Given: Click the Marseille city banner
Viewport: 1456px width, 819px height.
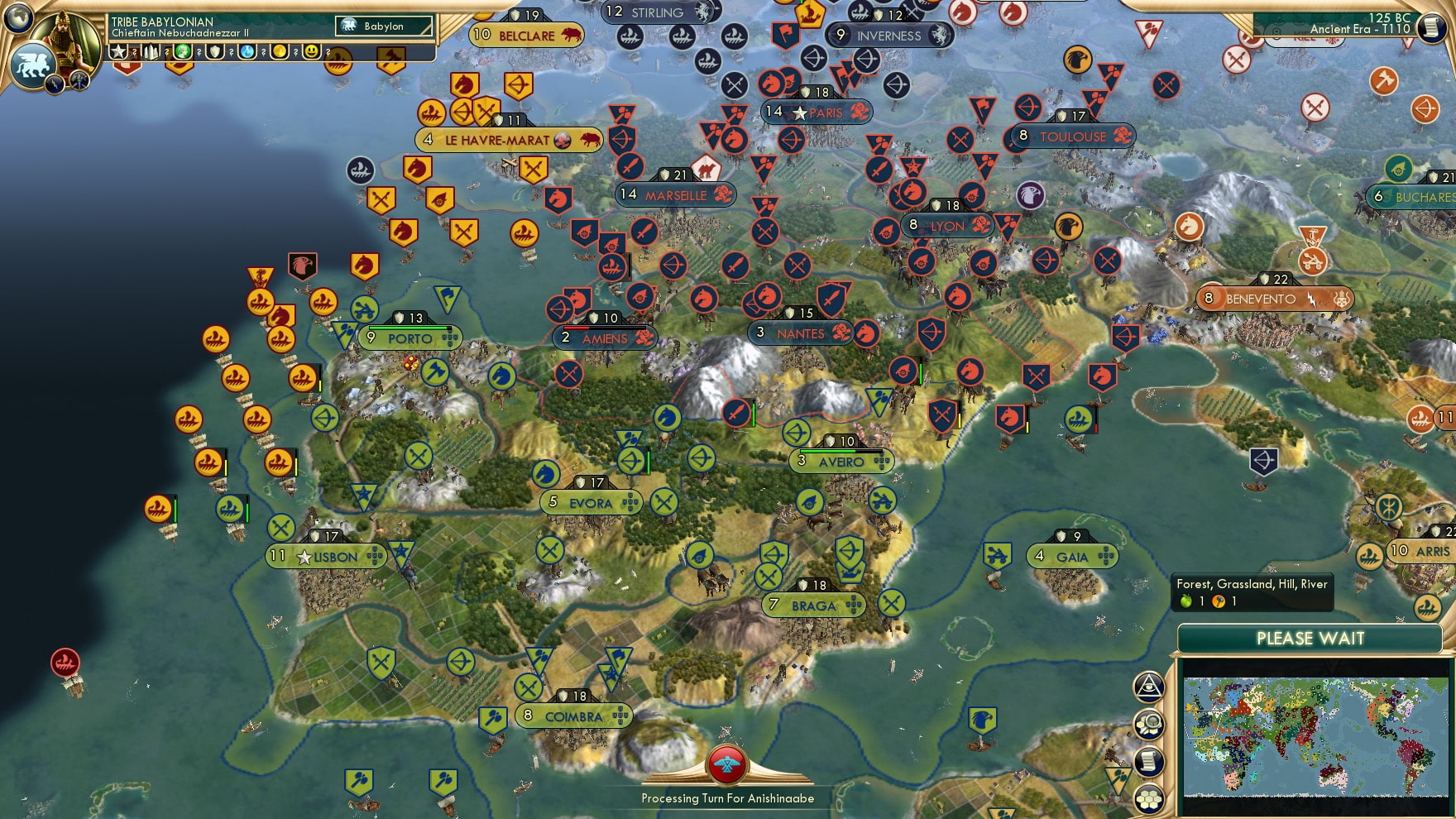Looking at the screenshot, I should point(674,195).
